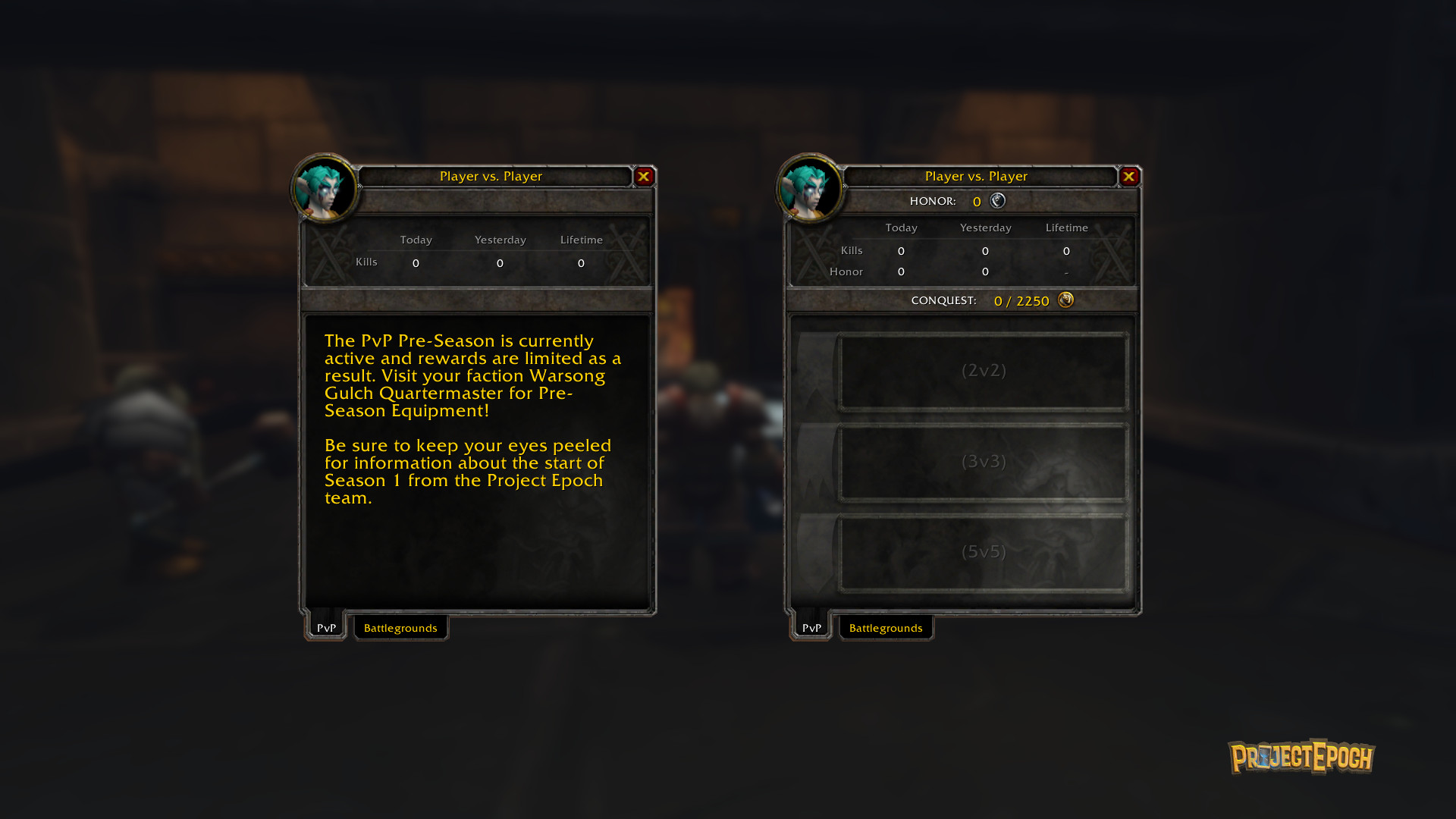The height and width of the screenshot is (819, 1456).
Task: Choose the 2v2 arena bracket
Action: (984, 371)
